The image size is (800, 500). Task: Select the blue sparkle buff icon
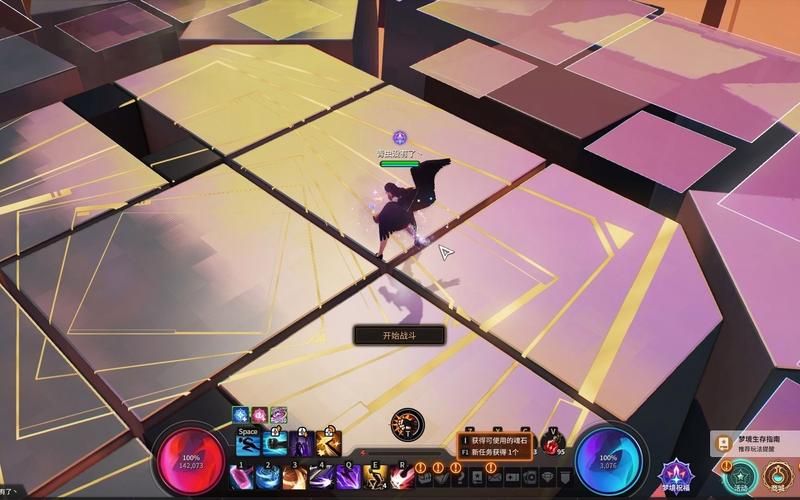[240, 414]
